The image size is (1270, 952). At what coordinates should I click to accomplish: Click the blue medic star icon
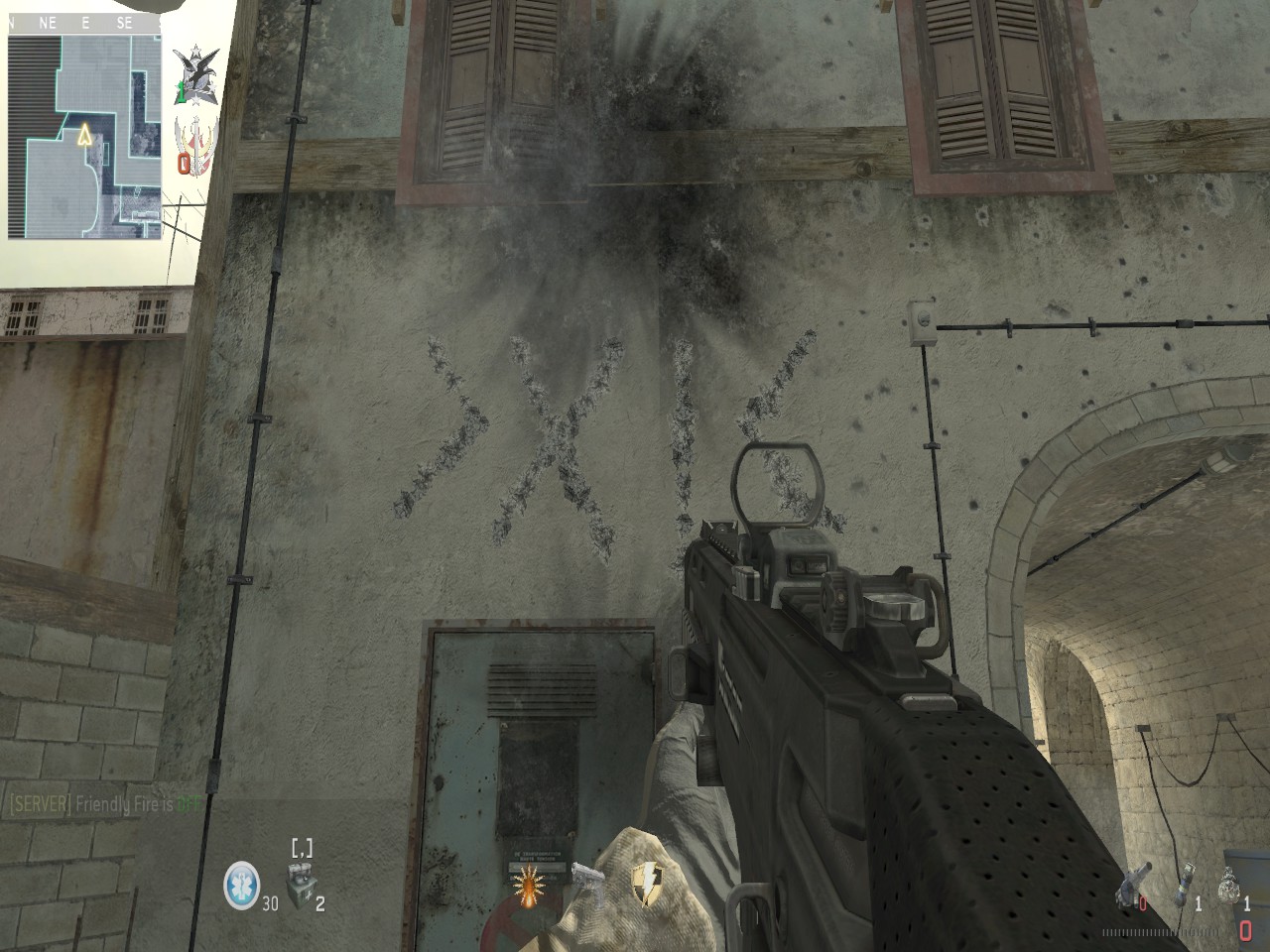pos(239,879)
